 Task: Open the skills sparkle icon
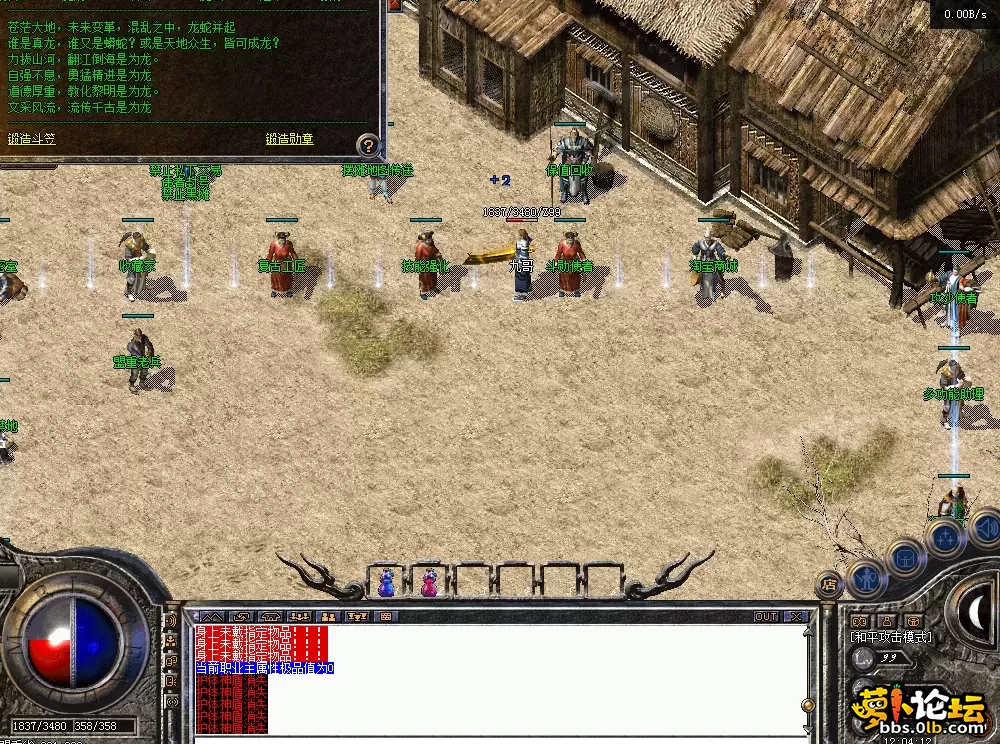[x=944, y=539]
